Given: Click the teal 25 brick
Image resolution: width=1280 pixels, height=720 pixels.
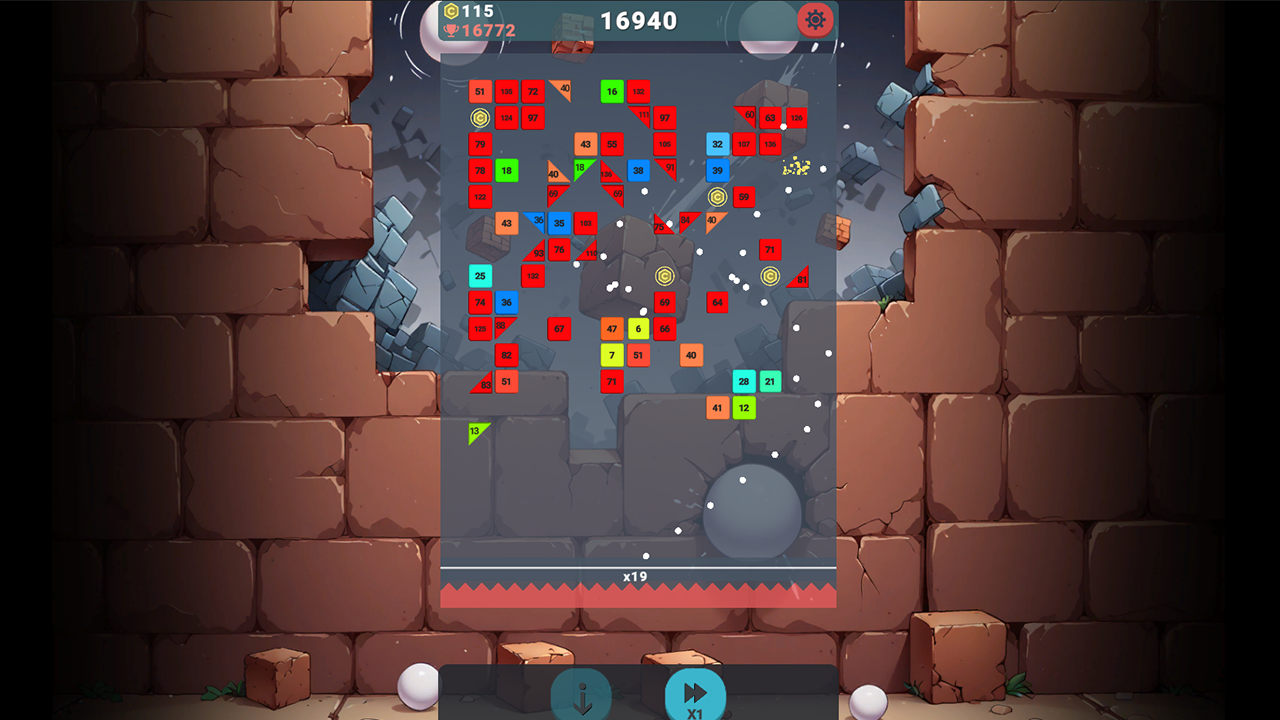Looking at the screenshot, I should (479, 275).
